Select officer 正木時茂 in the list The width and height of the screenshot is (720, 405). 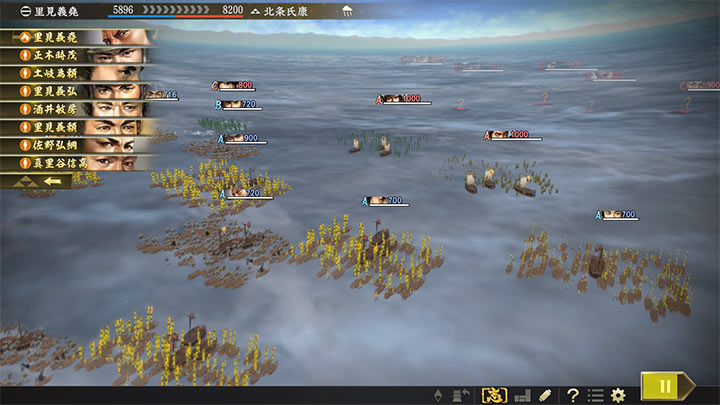tap(80, 55)
